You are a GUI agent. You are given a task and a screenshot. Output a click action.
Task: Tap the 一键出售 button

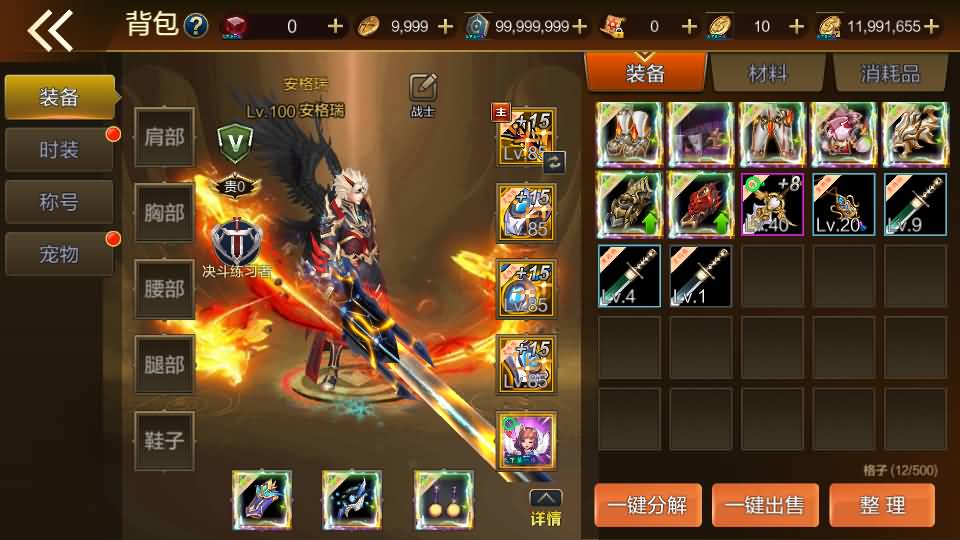tap(768, 505)
